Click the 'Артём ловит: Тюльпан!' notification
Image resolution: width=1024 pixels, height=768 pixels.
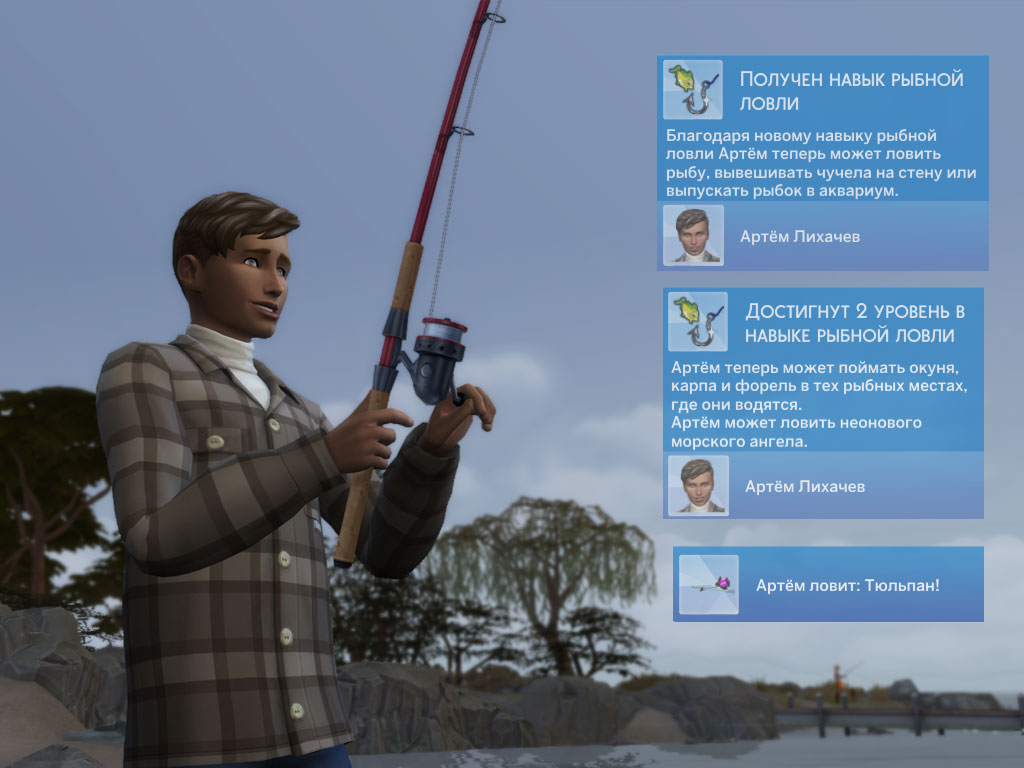pos(847,584)
